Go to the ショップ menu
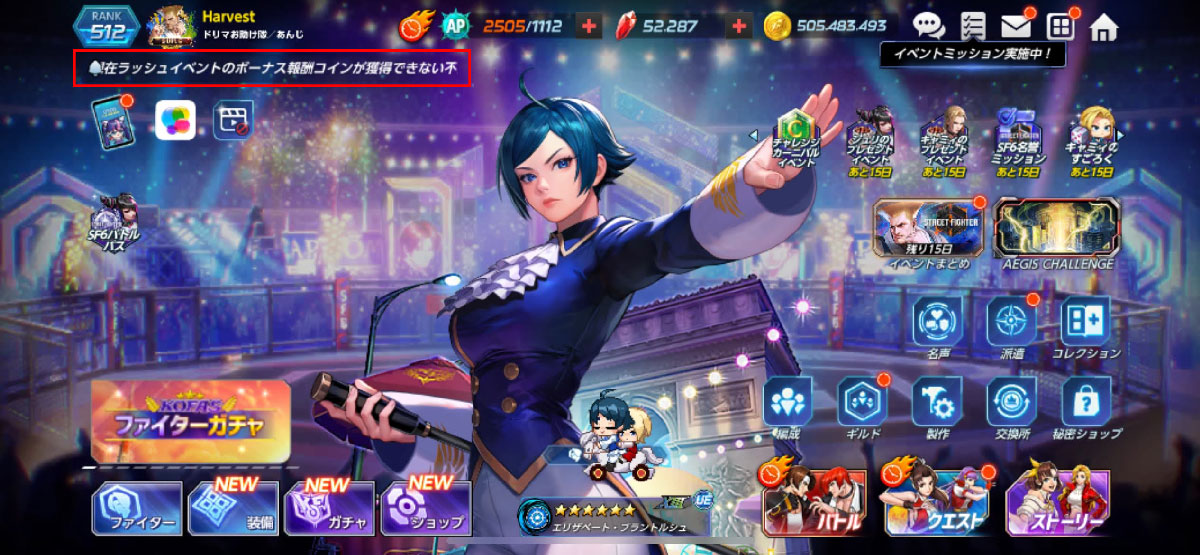The width and height of the screenshot is (1200, 555). point(426,508)
